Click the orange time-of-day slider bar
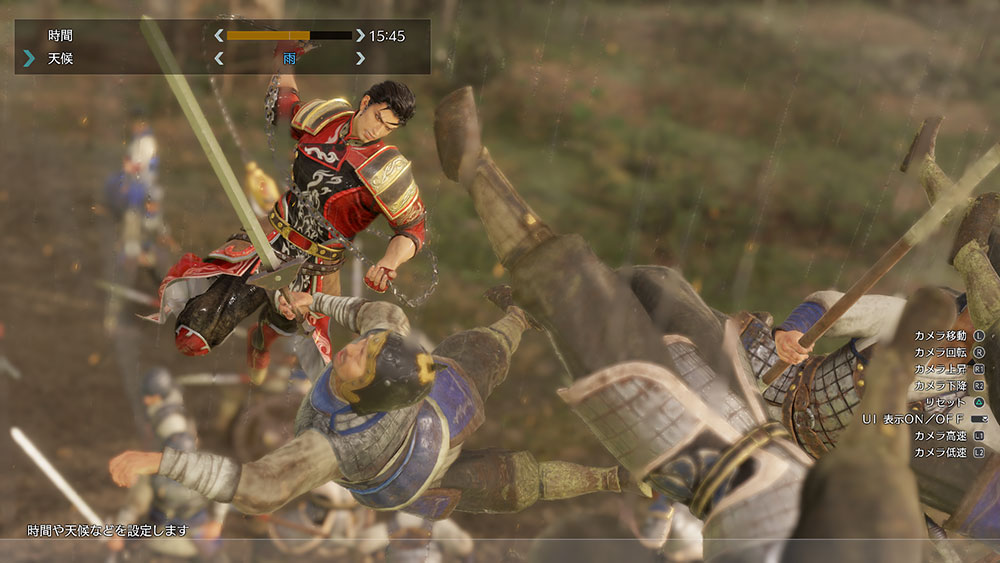Screen dimensions: 1000x563 pyautogui.click(x=289, y=36)
